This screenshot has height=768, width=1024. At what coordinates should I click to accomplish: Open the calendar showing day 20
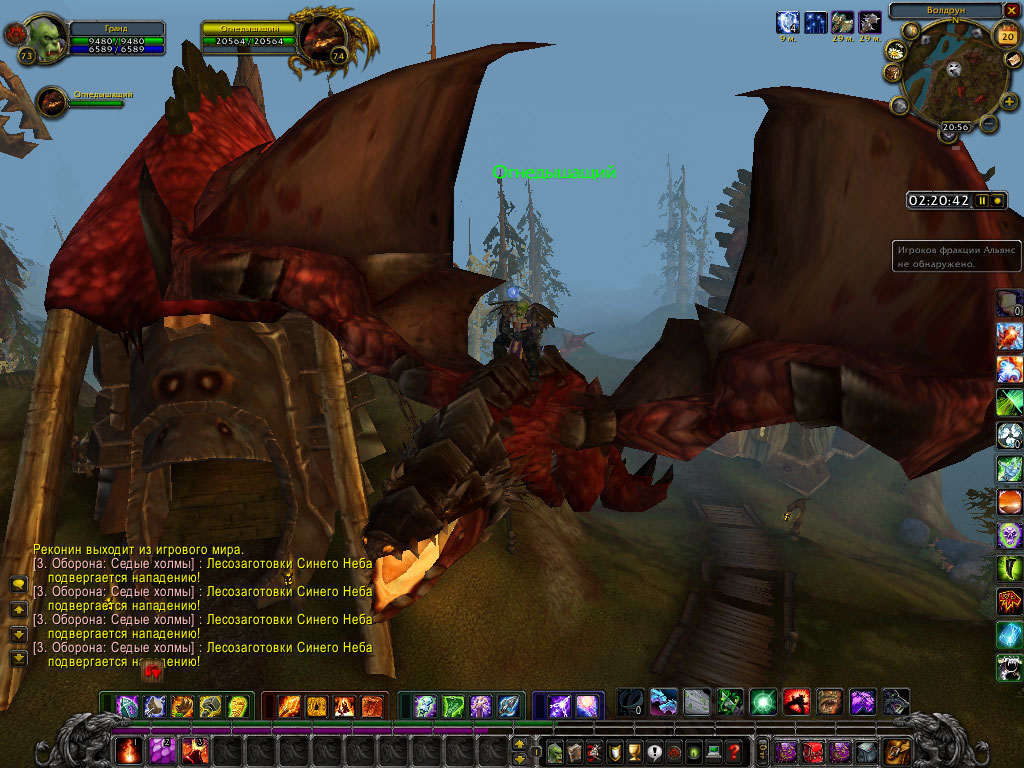tap(1005, 35)
